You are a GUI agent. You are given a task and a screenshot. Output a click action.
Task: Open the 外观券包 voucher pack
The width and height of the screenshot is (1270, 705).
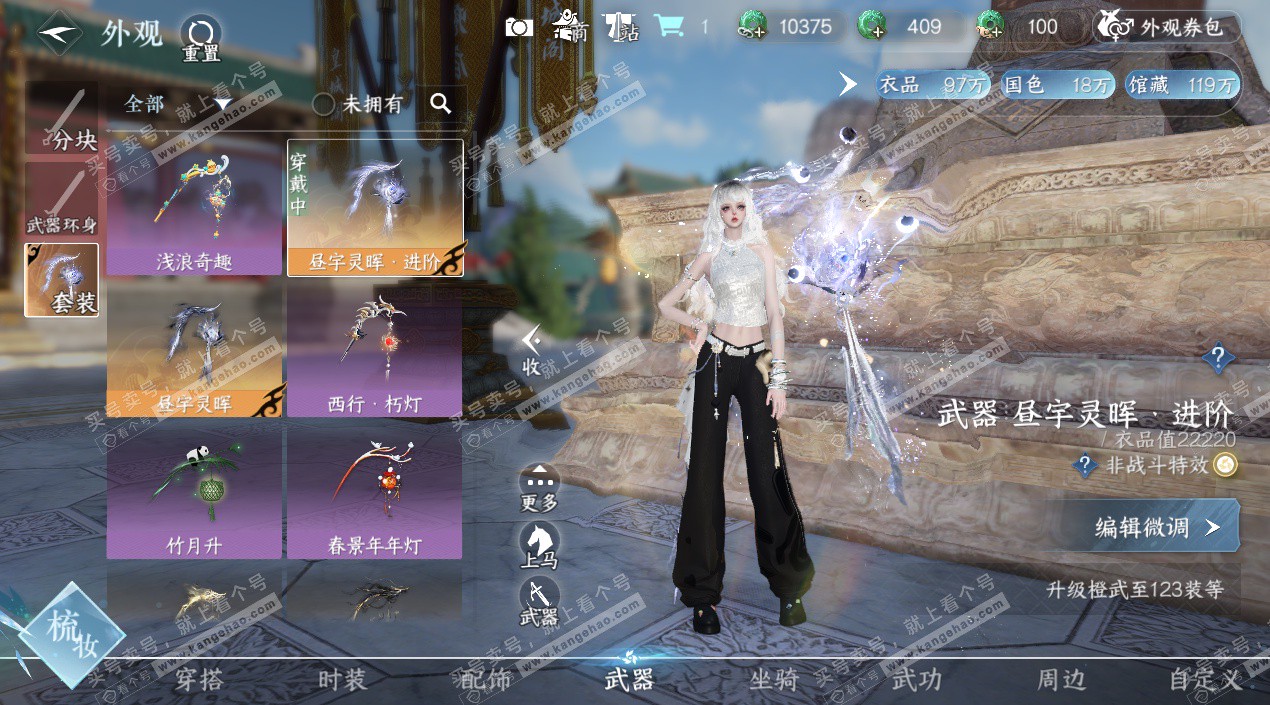coord(1166,28)
